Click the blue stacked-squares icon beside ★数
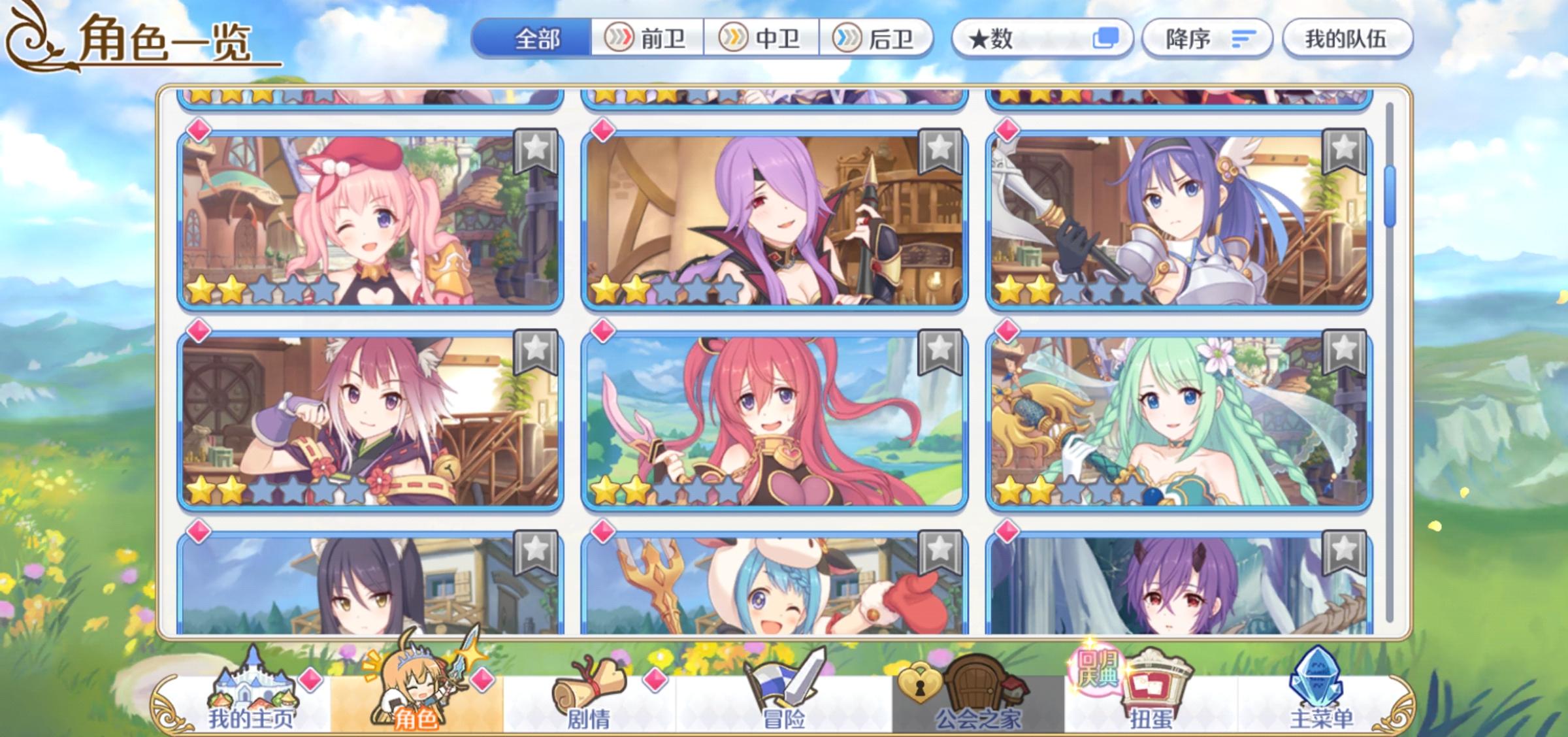The width and height of the screenshot is (1568, 737). click(x=1104, y=38)
